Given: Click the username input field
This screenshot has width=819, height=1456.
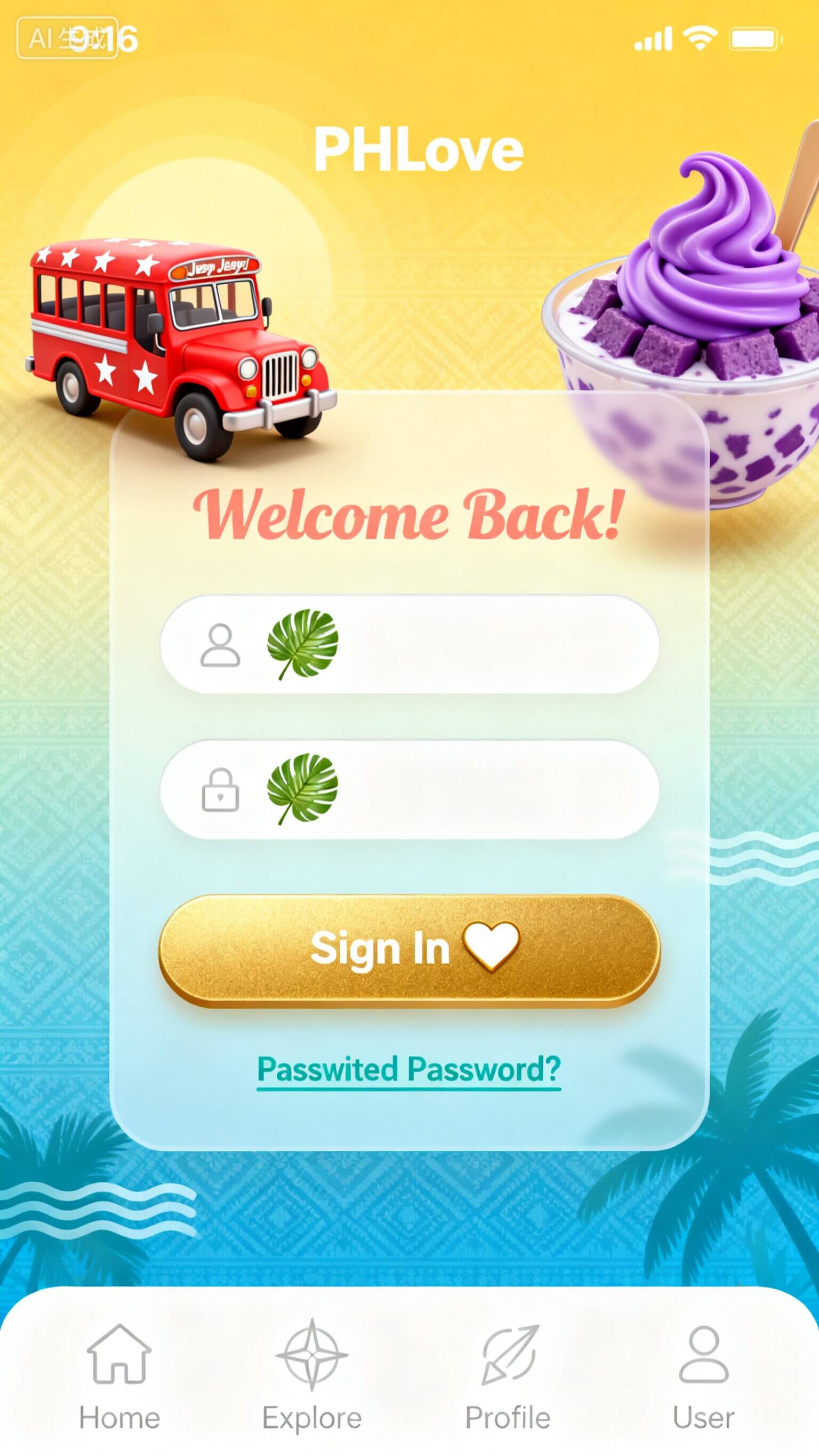Looking at the screenshot, I should tap(452, 644).
